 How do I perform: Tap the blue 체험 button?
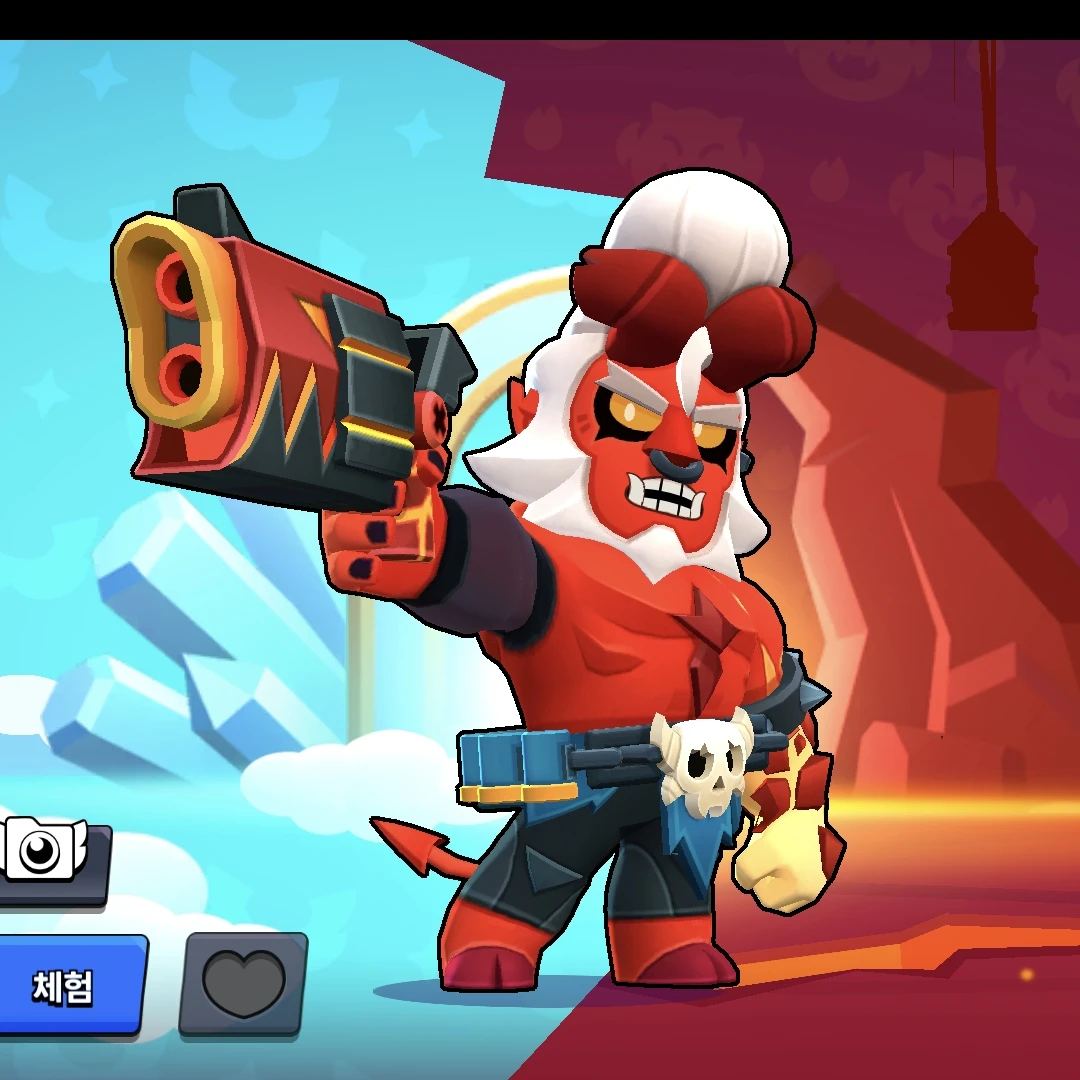tap(66, 984)
